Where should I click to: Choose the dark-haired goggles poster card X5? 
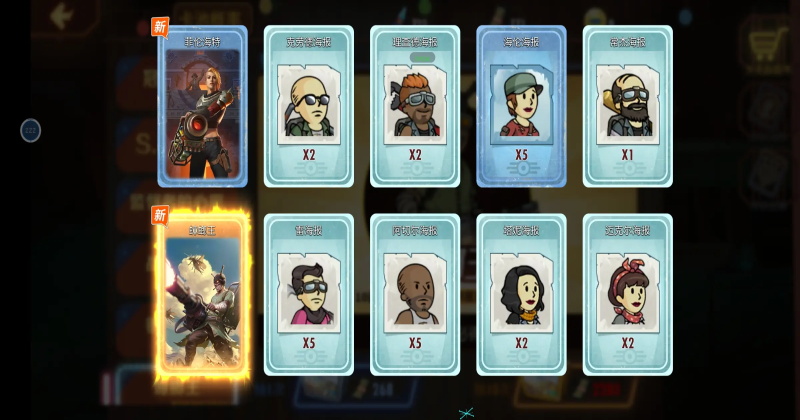(308, 295)
